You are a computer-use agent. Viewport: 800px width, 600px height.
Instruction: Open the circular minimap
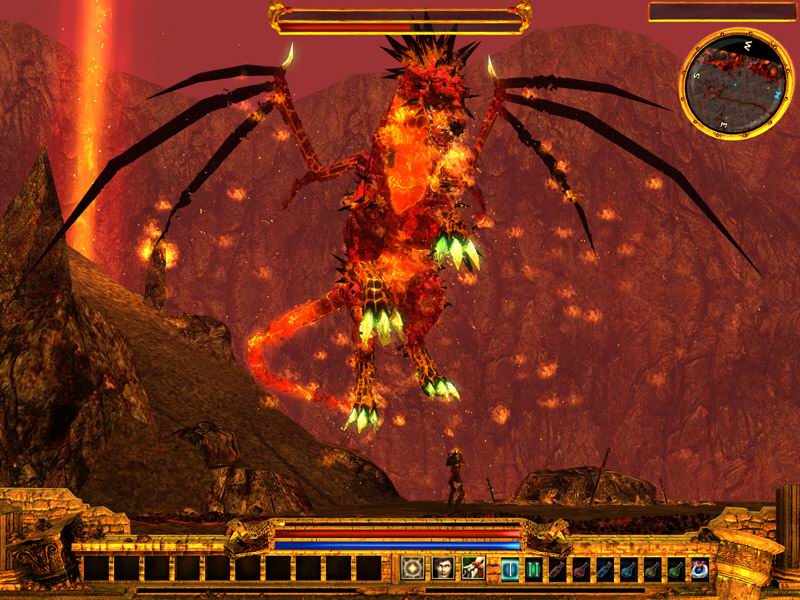[732, 84]
